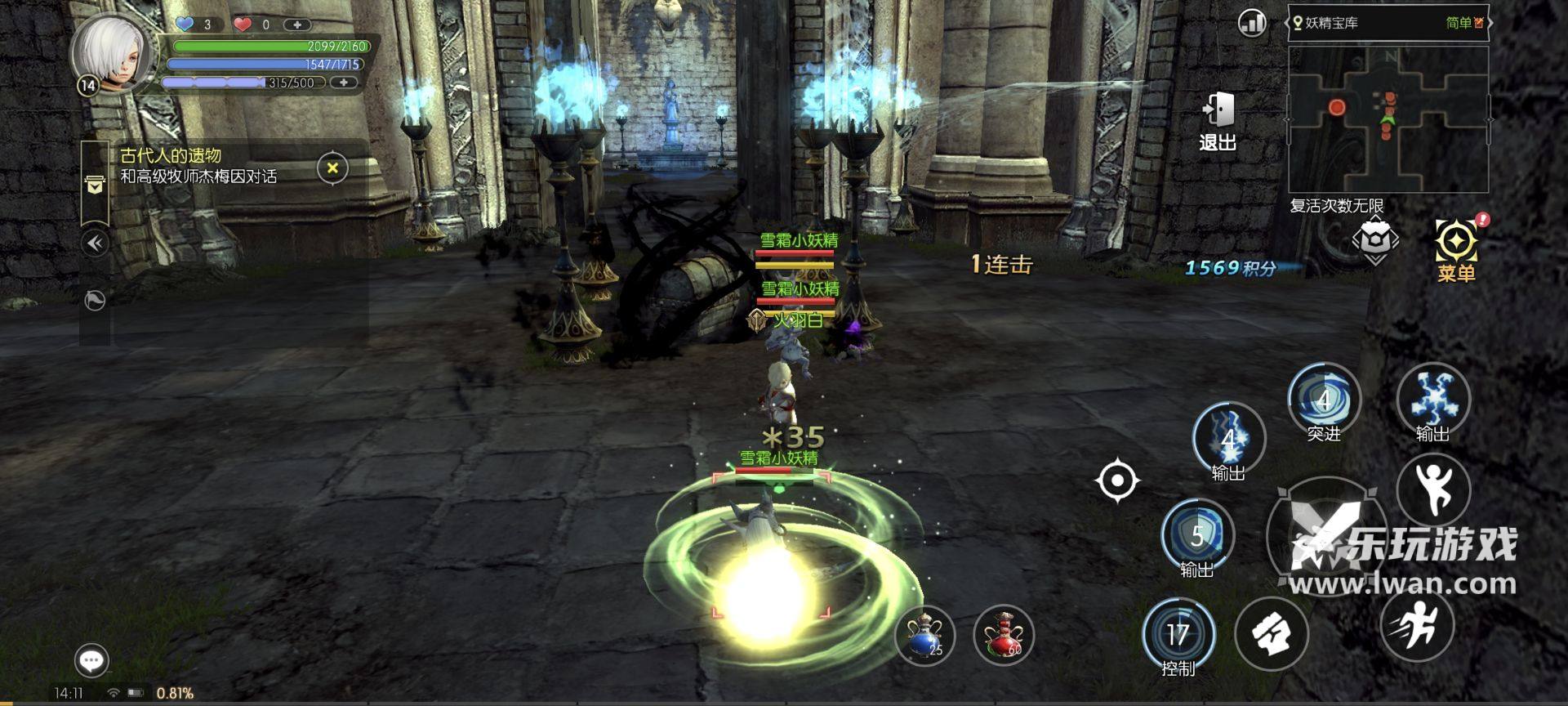Add stamina with the plus button beside 315/500
The image size is (1568, 706).
click(345, 83)
